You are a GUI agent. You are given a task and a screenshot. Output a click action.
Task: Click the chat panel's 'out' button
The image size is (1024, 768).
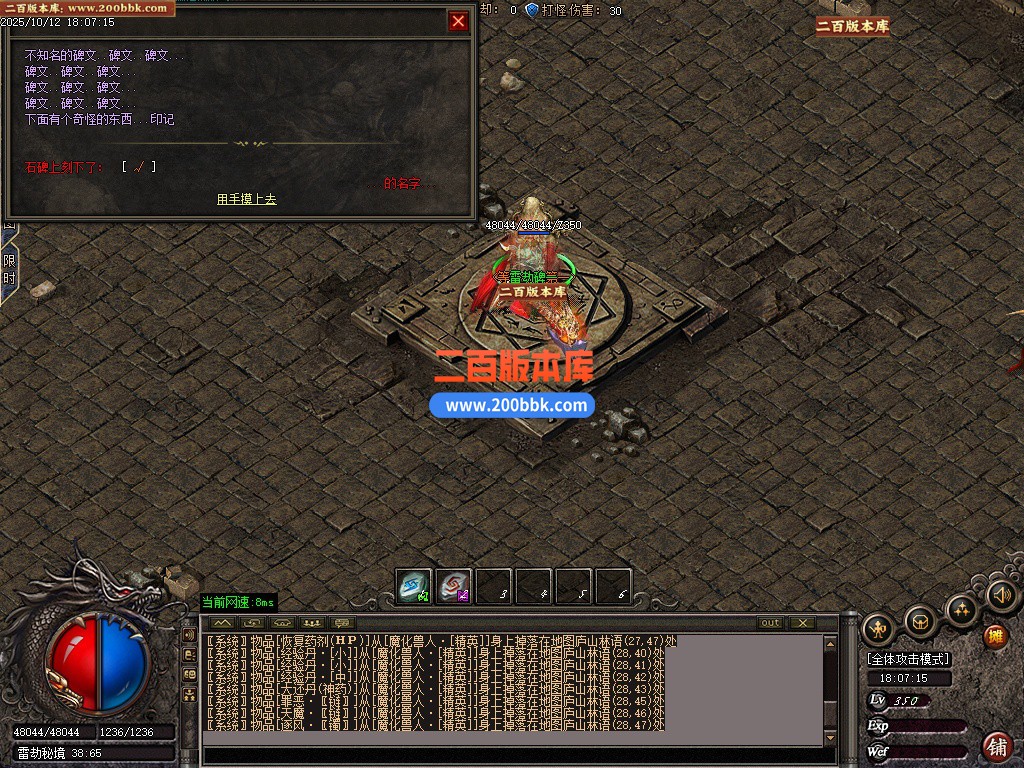coord(770,623)
